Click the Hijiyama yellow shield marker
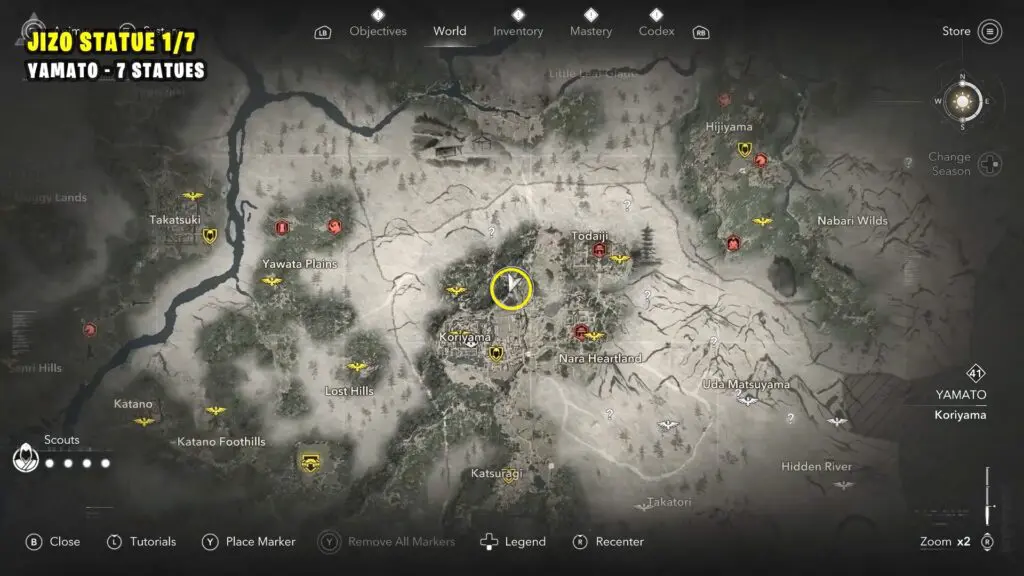Viewport: 1024px width, 576px height. [744, 150]
